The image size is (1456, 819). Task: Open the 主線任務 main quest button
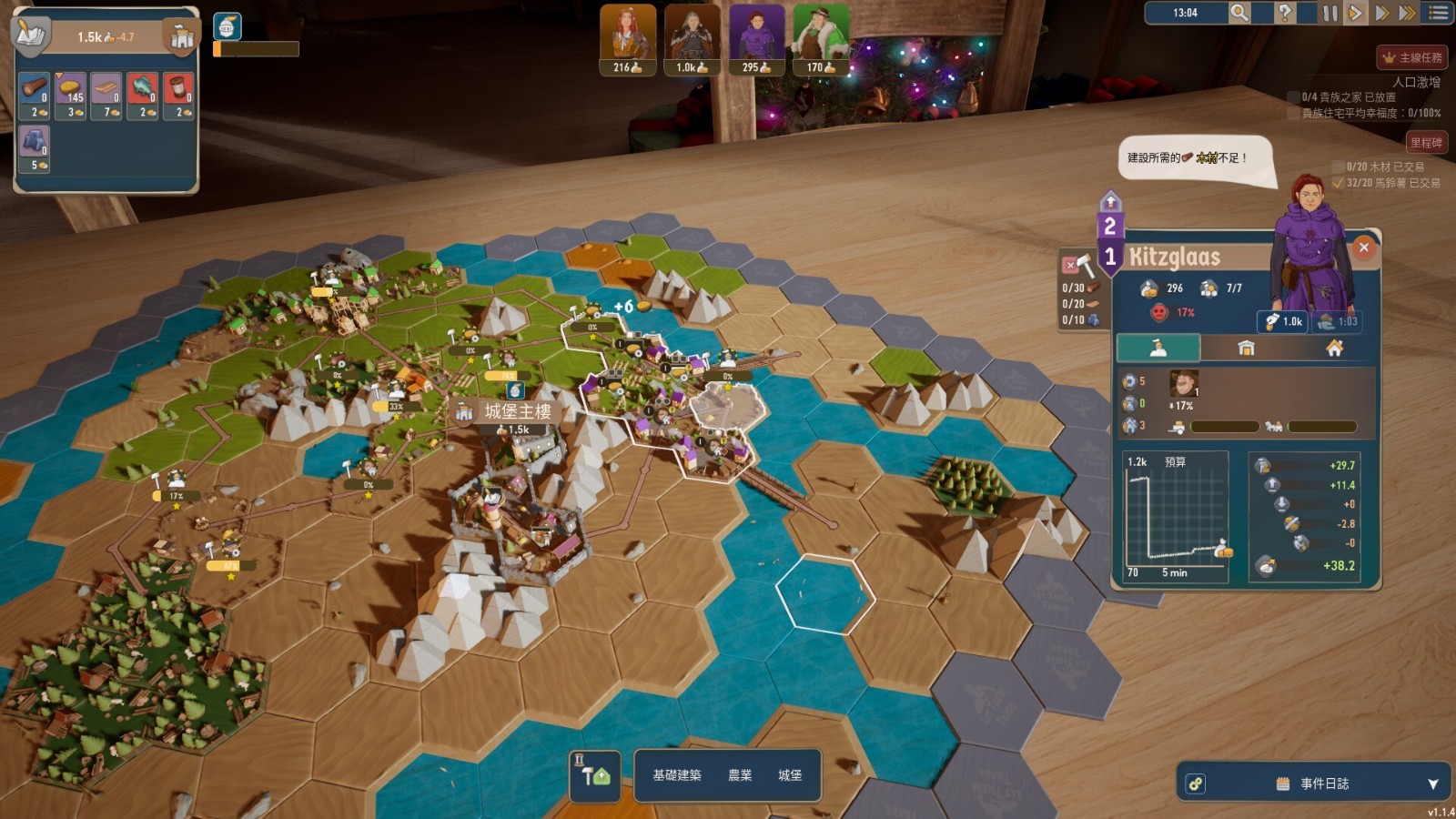[x=1411, y=57]
